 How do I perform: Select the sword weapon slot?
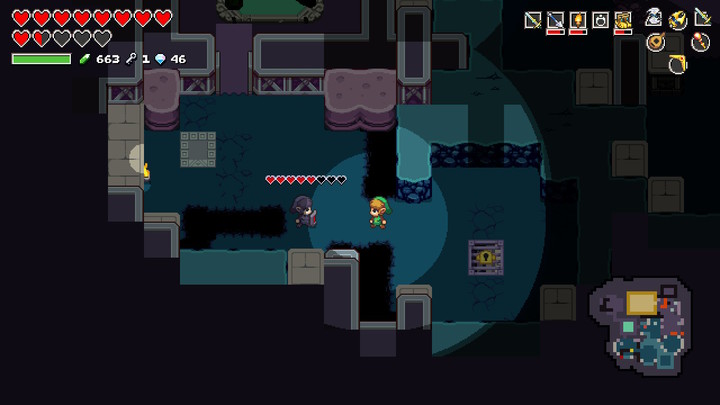coord(533,19)
